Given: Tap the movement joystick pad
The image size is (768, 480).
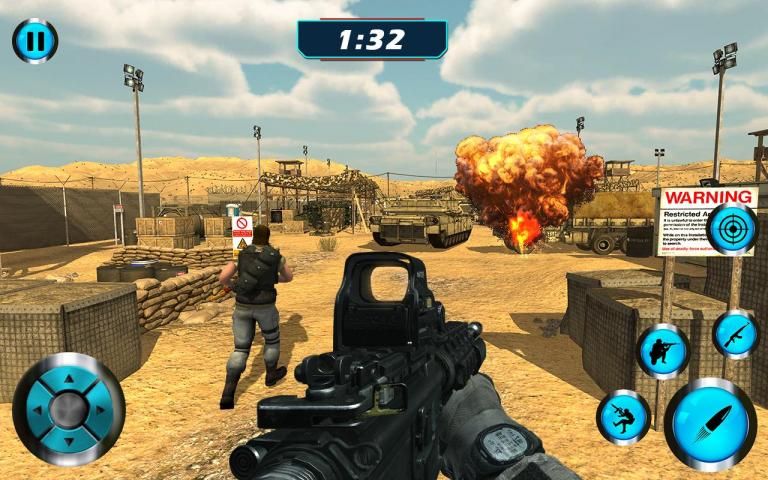Looking at the screenshot, I should click(69, 408).
